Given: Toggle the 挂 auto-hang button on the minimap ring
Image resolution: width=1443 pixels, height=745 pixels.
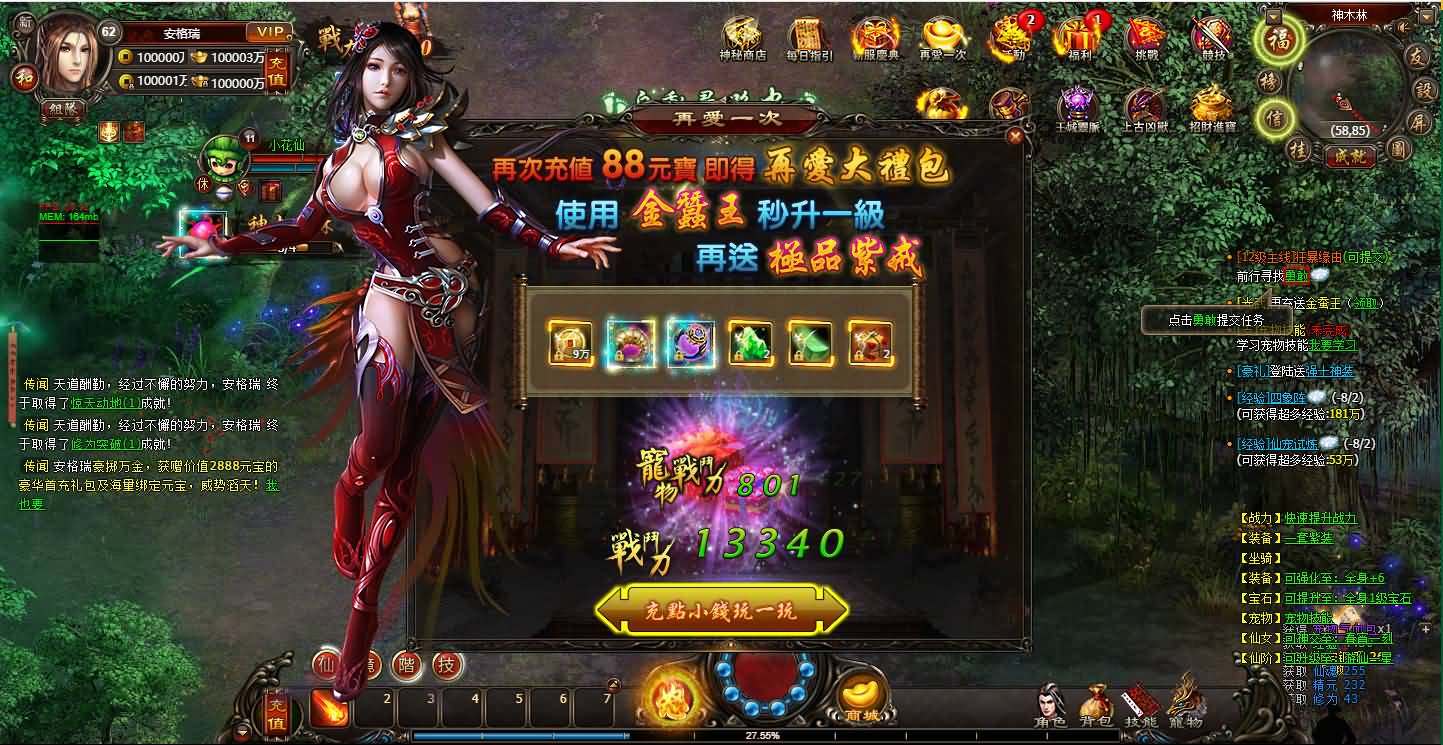Looking at the screenshot, I should pyautogui.click(x=1298, y=149).
